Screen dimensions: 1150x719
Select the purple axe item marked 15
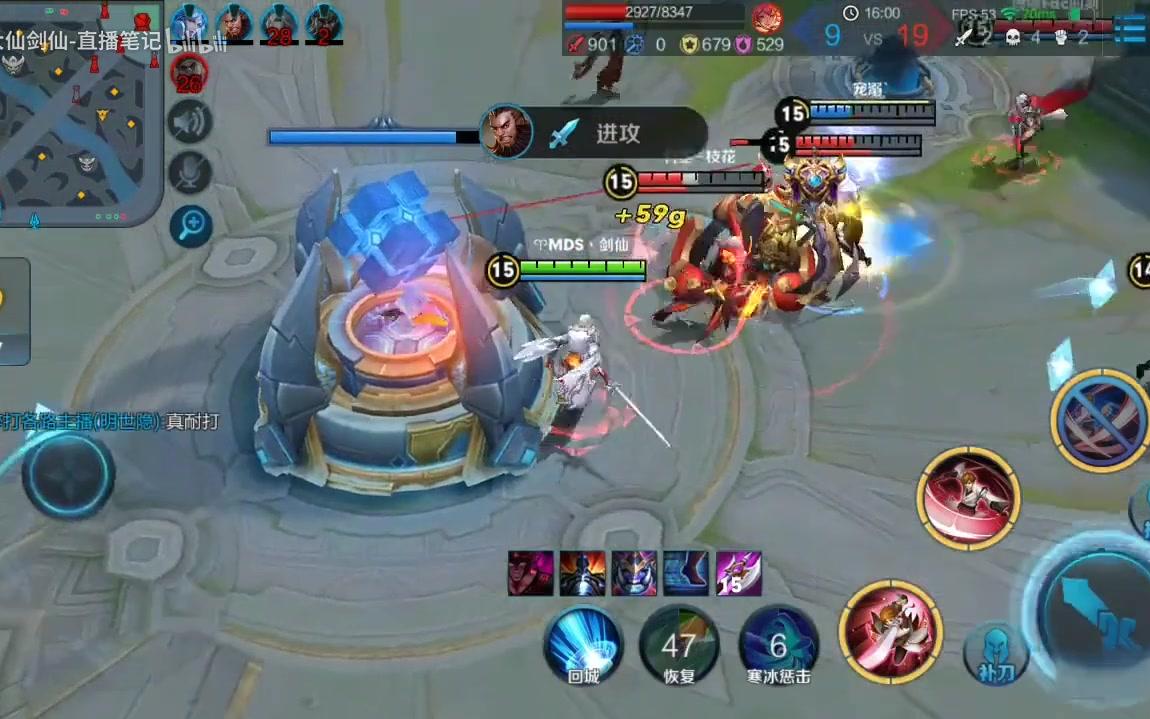pos(738,574)
